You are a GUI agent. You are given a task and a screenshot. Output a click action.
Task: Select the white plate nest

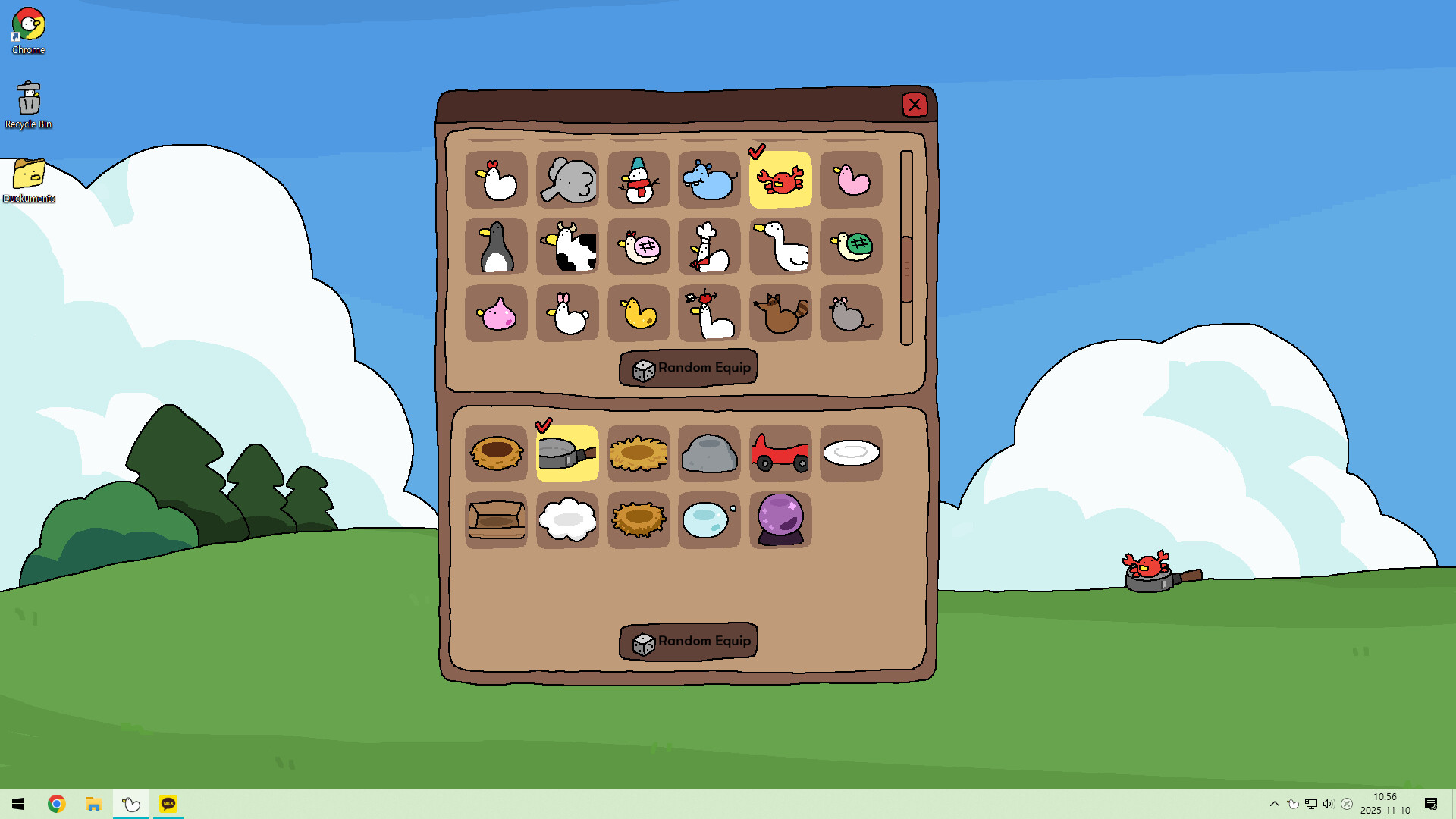pos(850,453)
